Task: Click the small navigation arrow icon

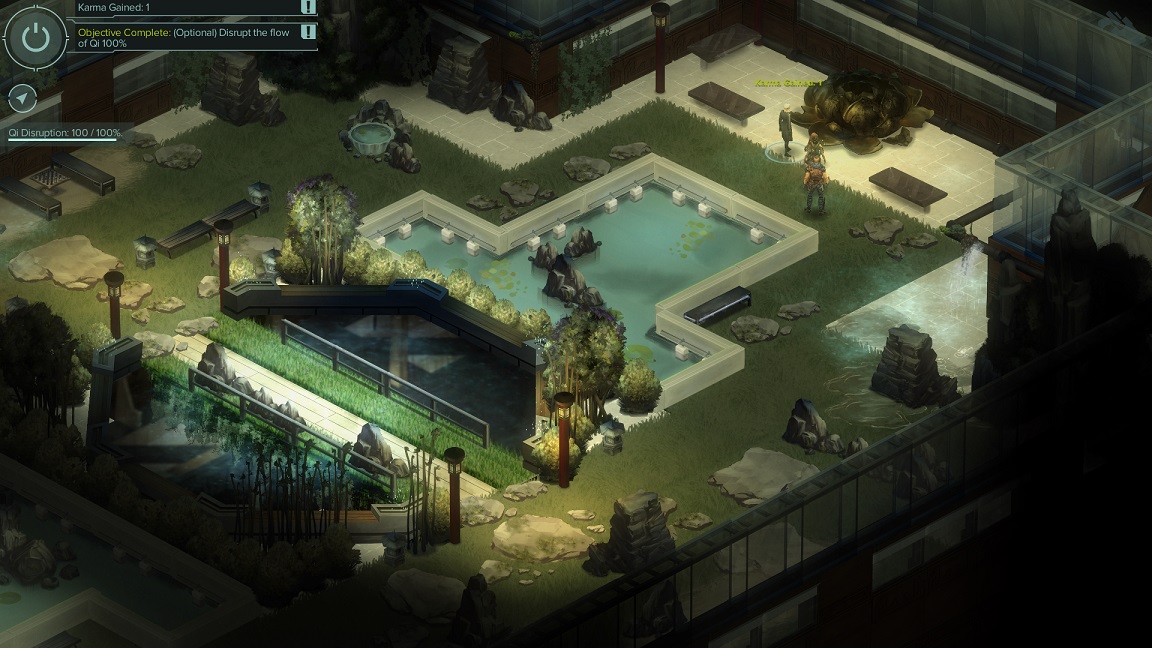Action: pyautogui.click(x=22, y=98)
